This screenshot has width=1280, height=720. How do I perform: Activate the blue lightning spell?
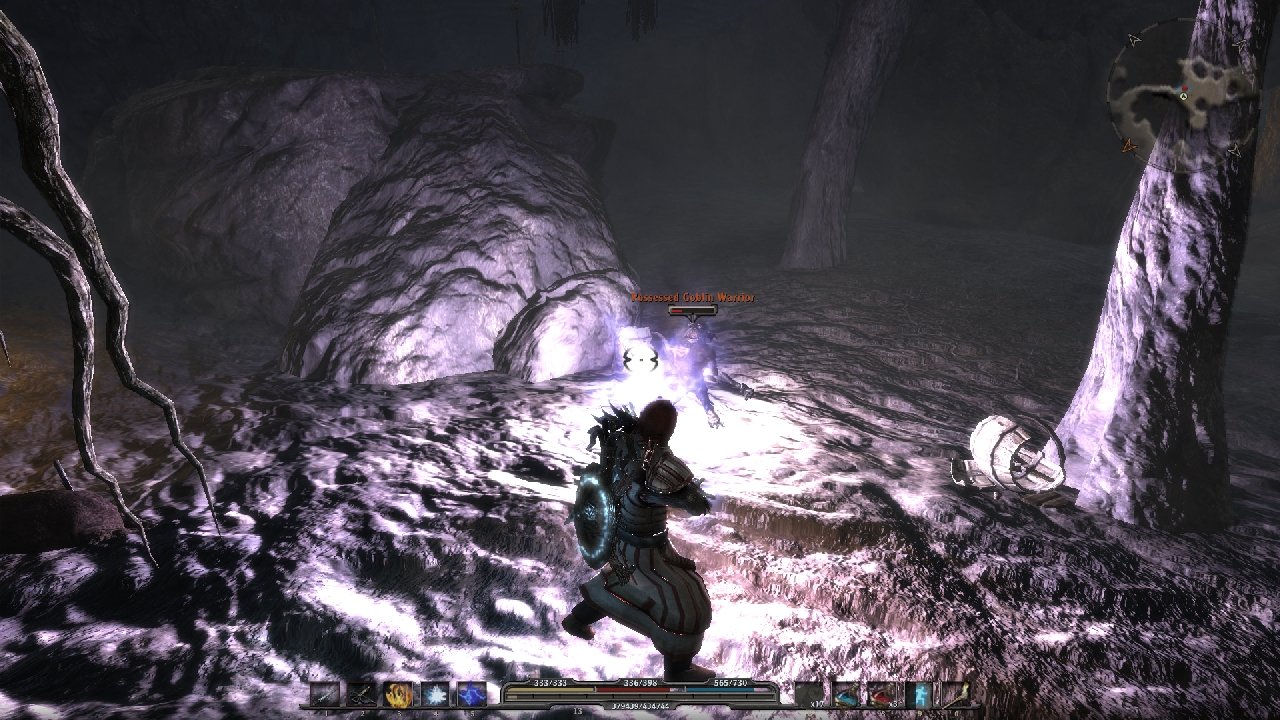(x=472, y=694)
